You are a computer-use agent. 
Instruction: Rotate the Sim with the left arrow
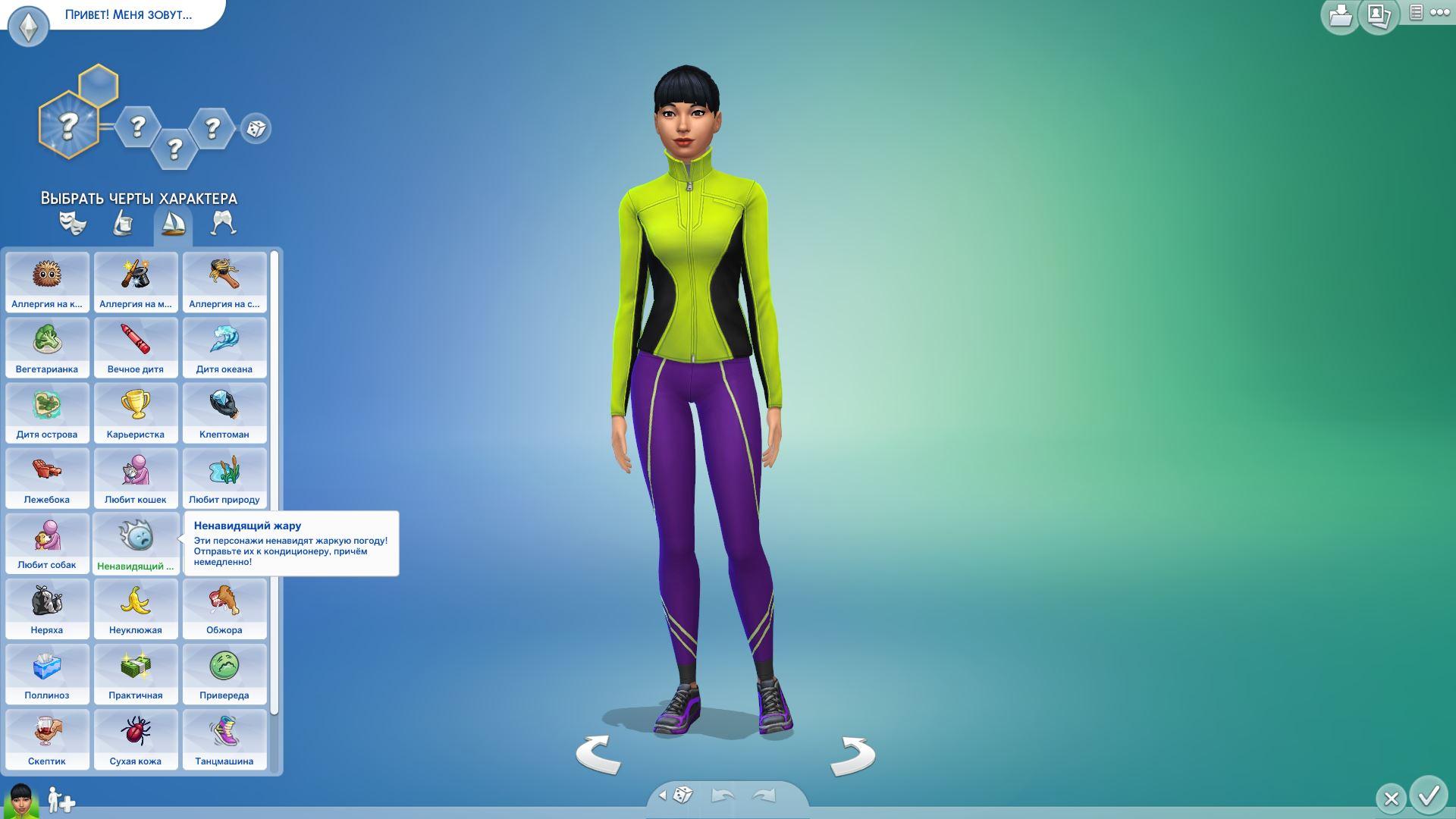pyautogui.click(x=598, y=755)
